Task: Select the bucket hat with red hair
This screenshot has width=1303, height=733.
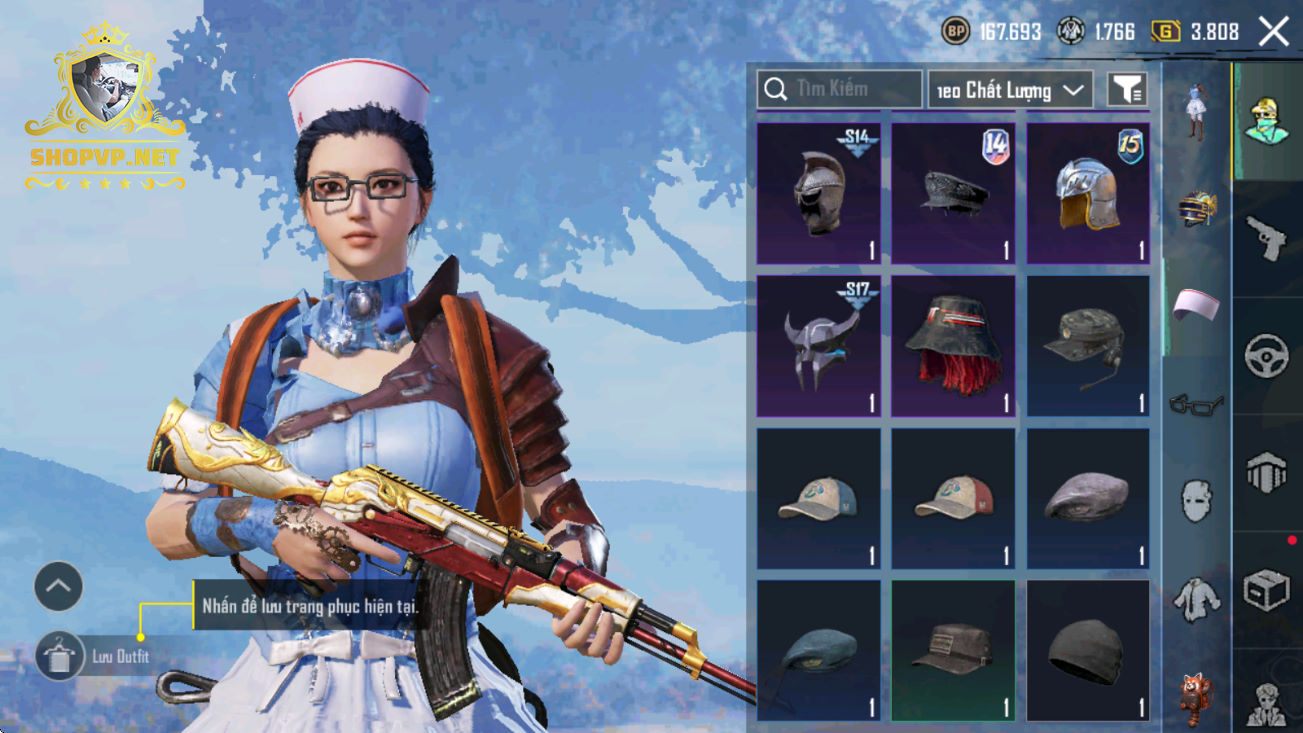Action: (953, 346)
